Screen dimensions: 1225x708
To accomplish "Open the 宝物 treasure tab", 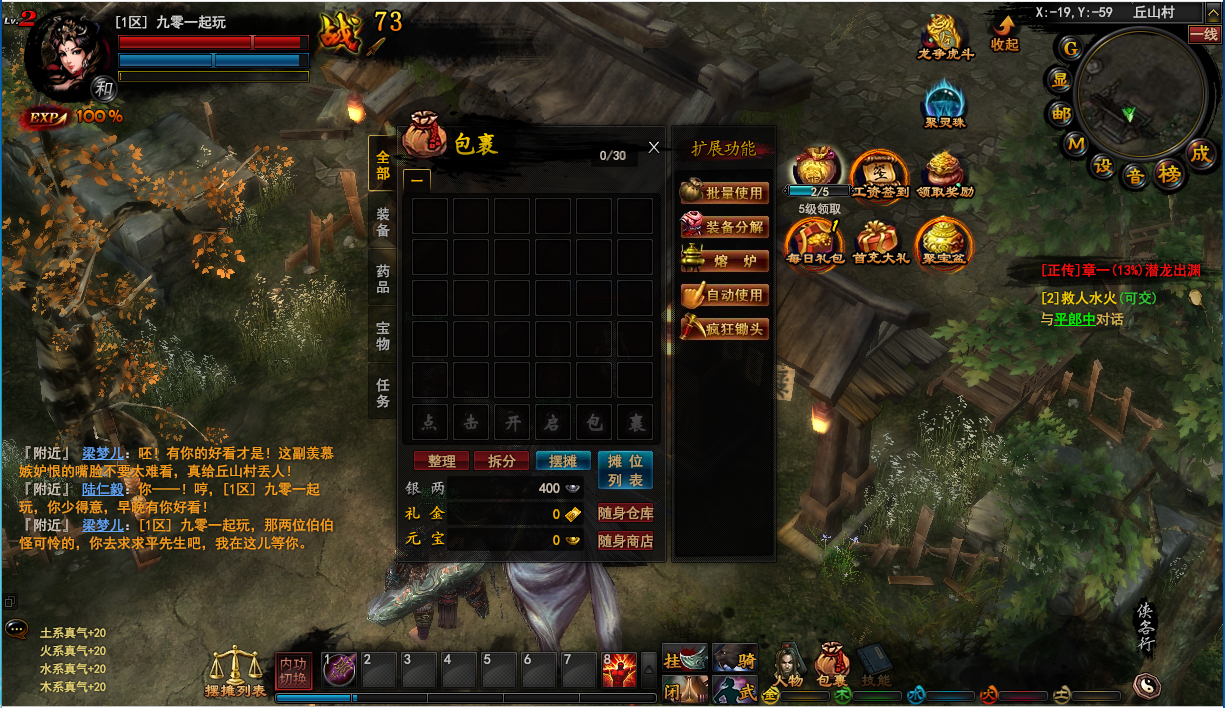I will coord(383,336).
